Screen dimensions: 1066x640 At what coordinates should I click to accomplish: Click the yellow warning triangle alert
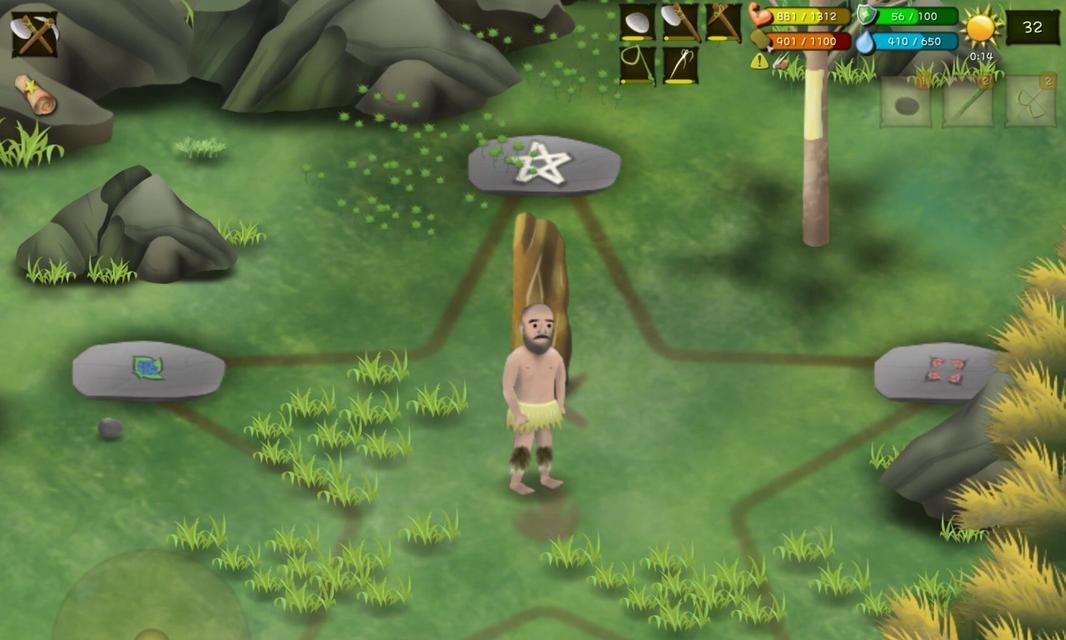[759, 61]
